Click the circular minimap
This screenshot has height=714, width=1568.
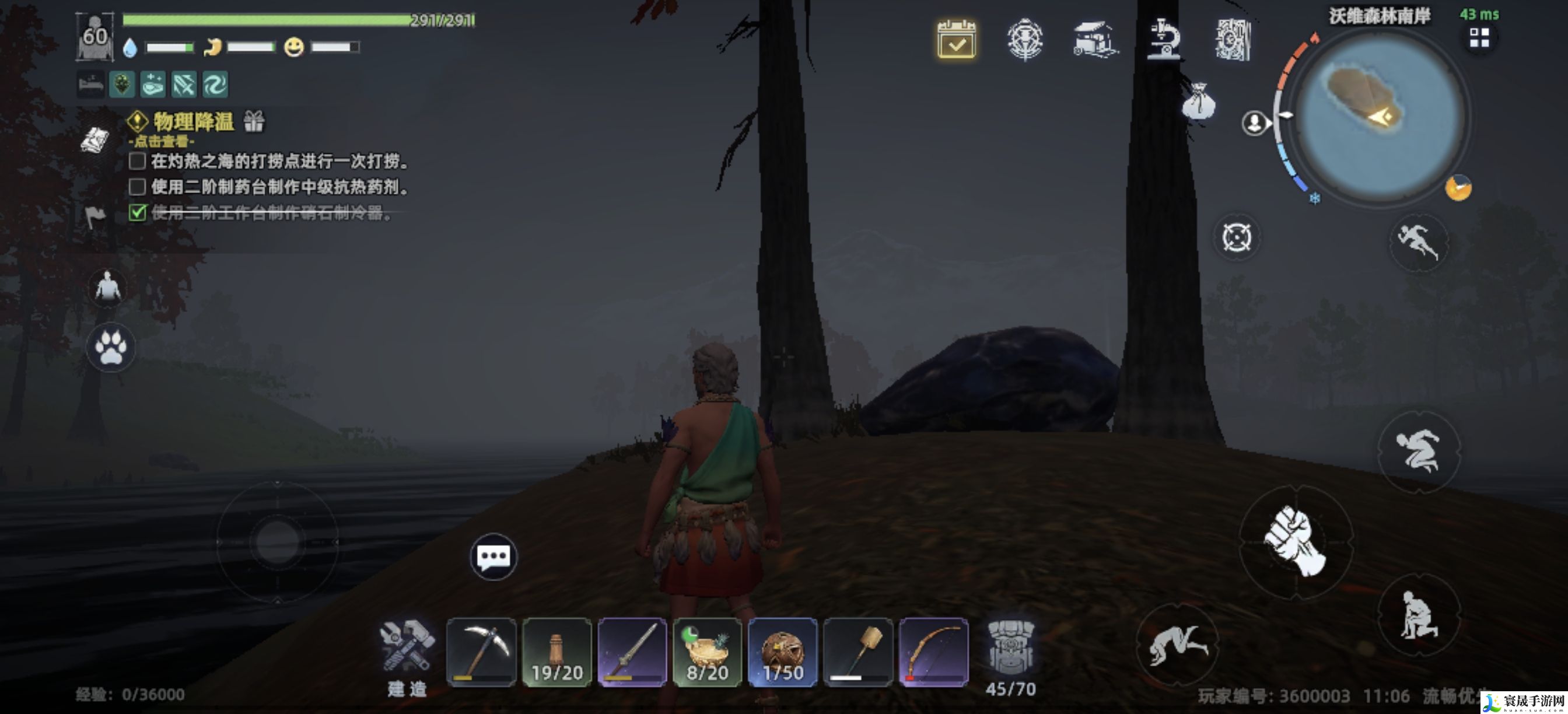[1378, 116]
